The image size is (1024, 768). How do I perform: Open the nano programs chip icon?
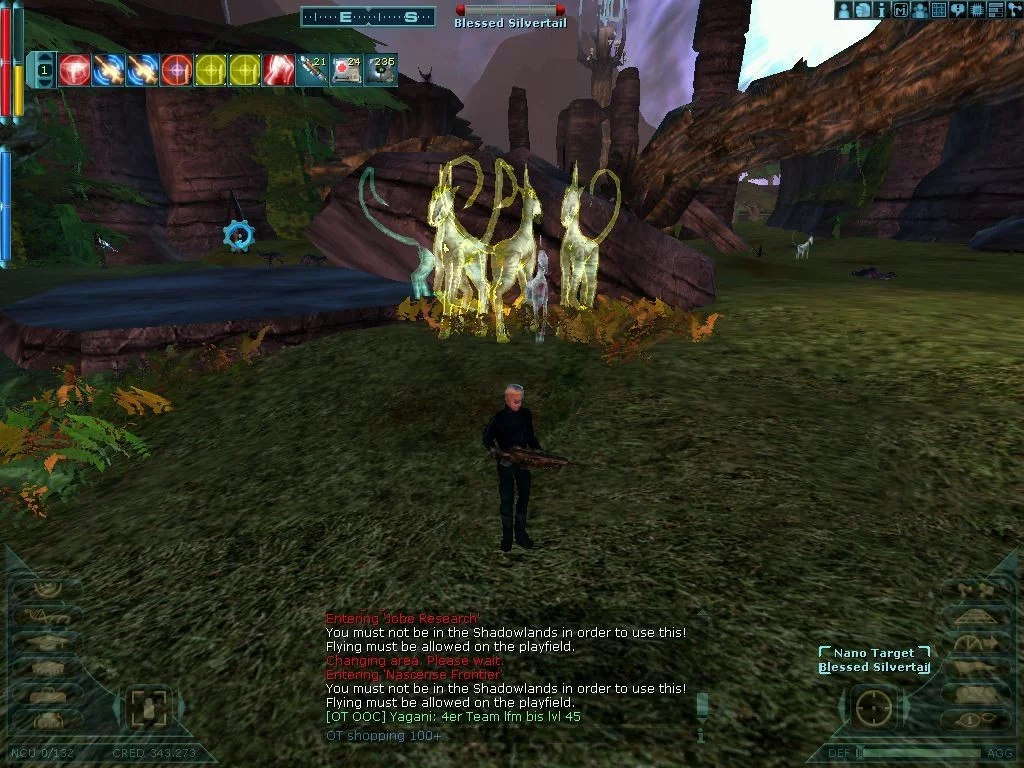pos(976,10)
